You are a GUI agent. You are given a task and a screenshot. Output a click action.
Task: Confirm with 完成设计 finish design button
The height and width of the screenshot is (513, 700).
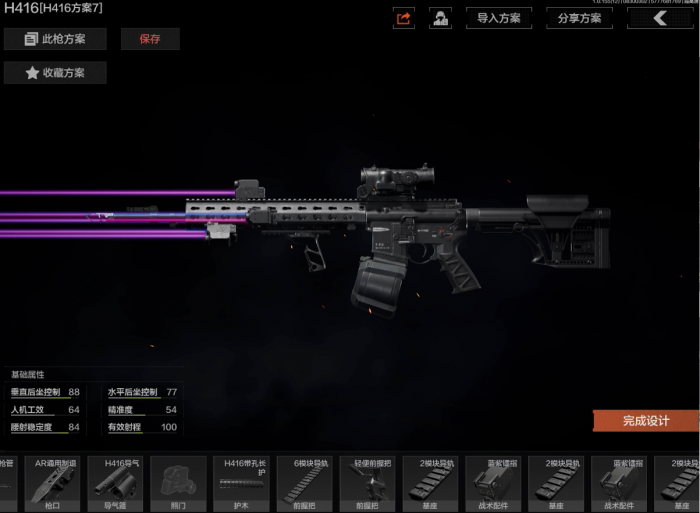click(x=646, y=421)
